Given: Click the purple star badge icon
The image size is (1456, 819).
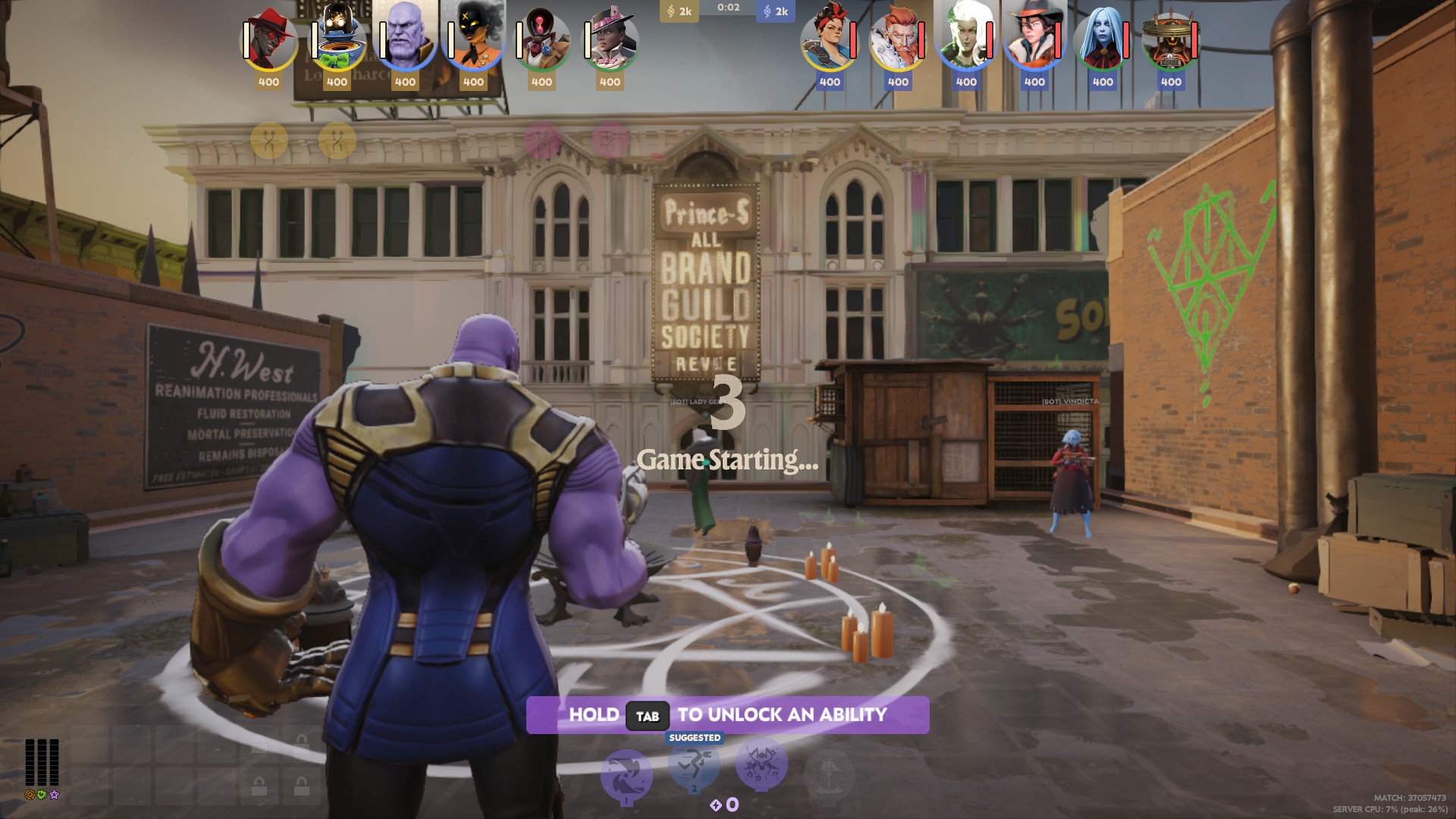Looking at the screenshot, I should coord(54,795).
